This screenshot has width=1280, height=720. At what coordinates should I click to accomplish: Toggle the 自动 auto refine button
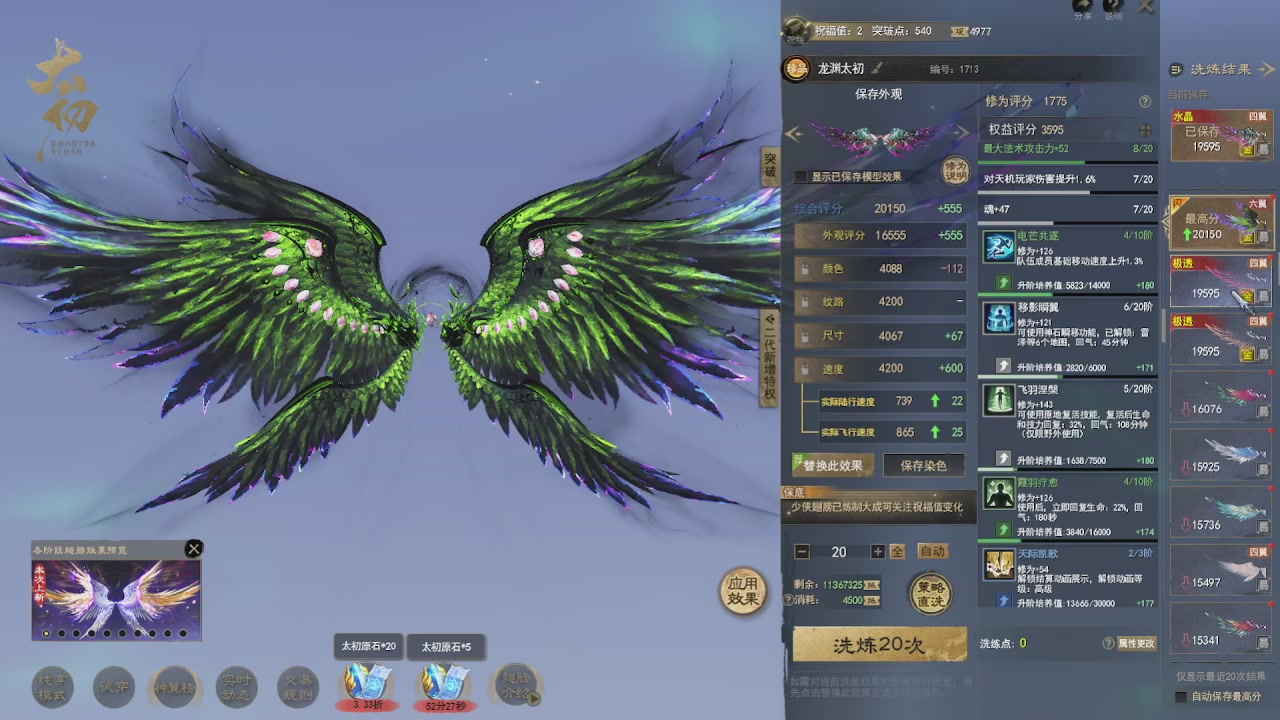pos(932,551)
